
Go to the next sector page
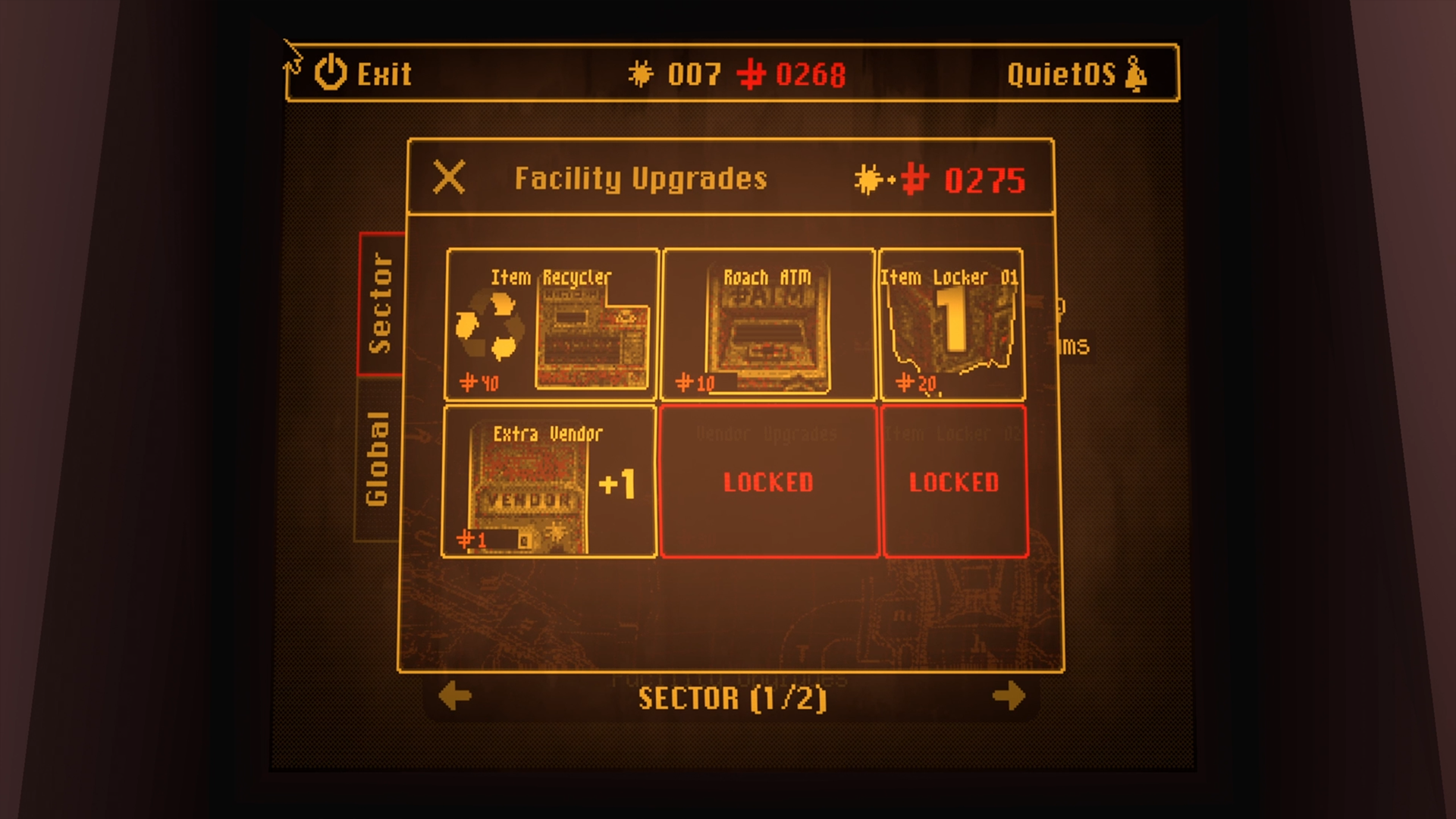point(1009,696)
